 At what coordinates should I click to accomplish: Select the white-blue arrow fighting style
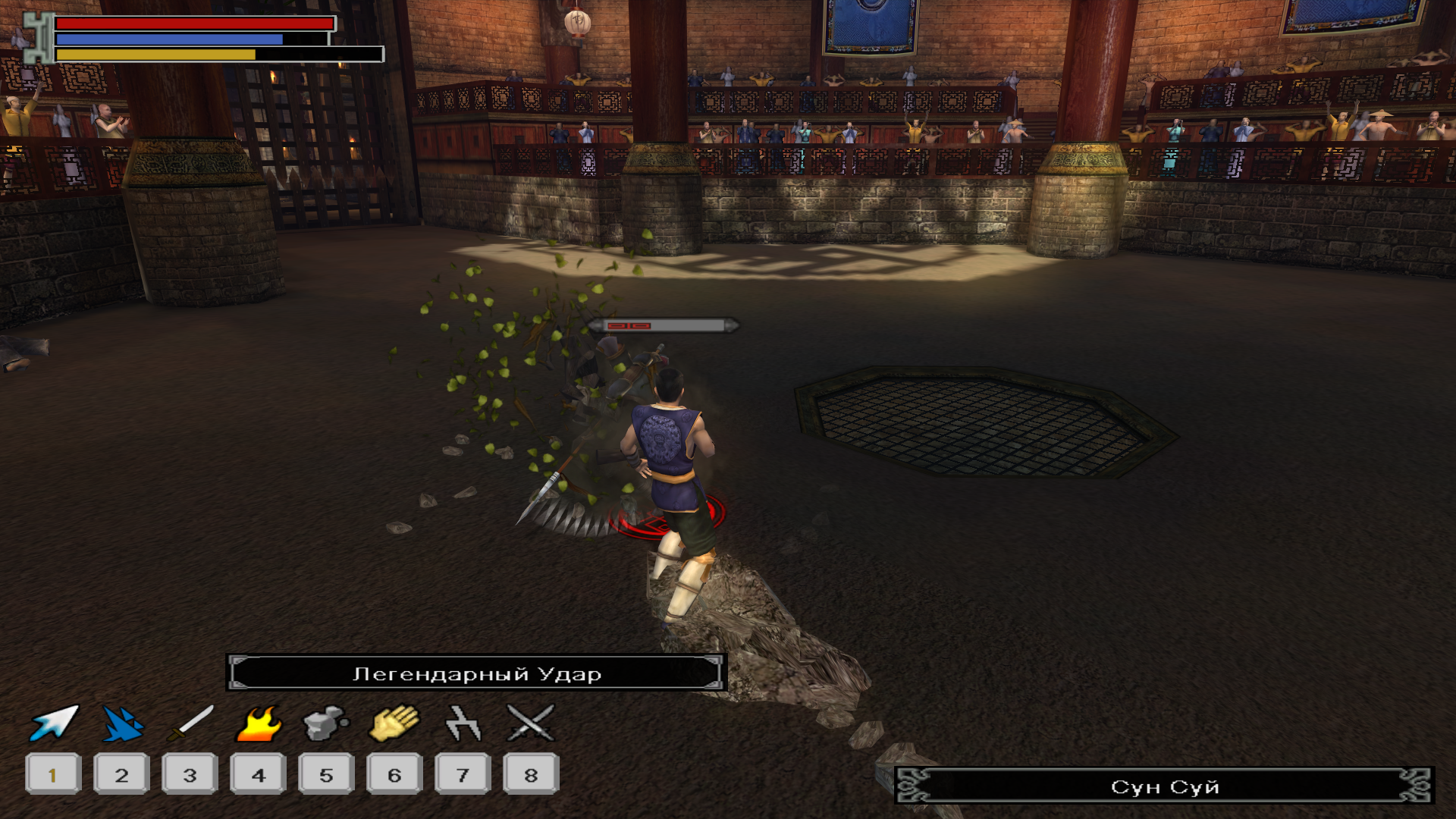[x=54, y=723]
